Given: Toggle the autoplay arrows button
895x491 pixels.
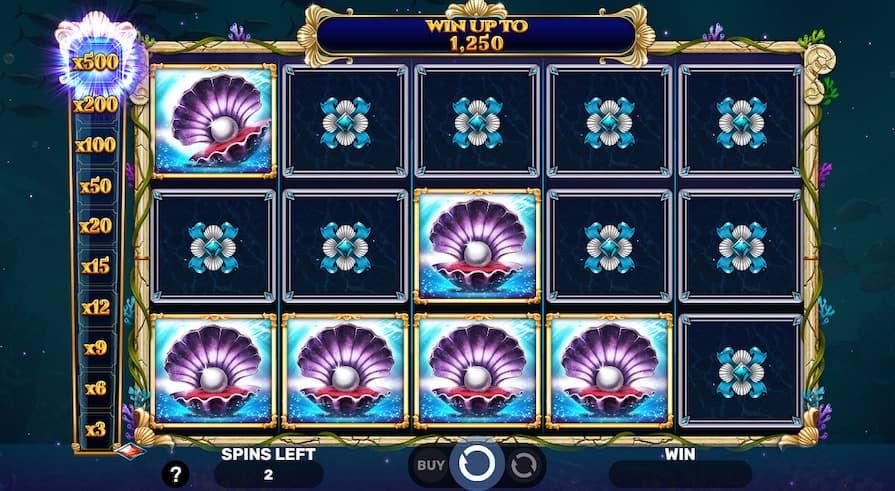Looking at the screenshot, I should (x=524, y=465).
